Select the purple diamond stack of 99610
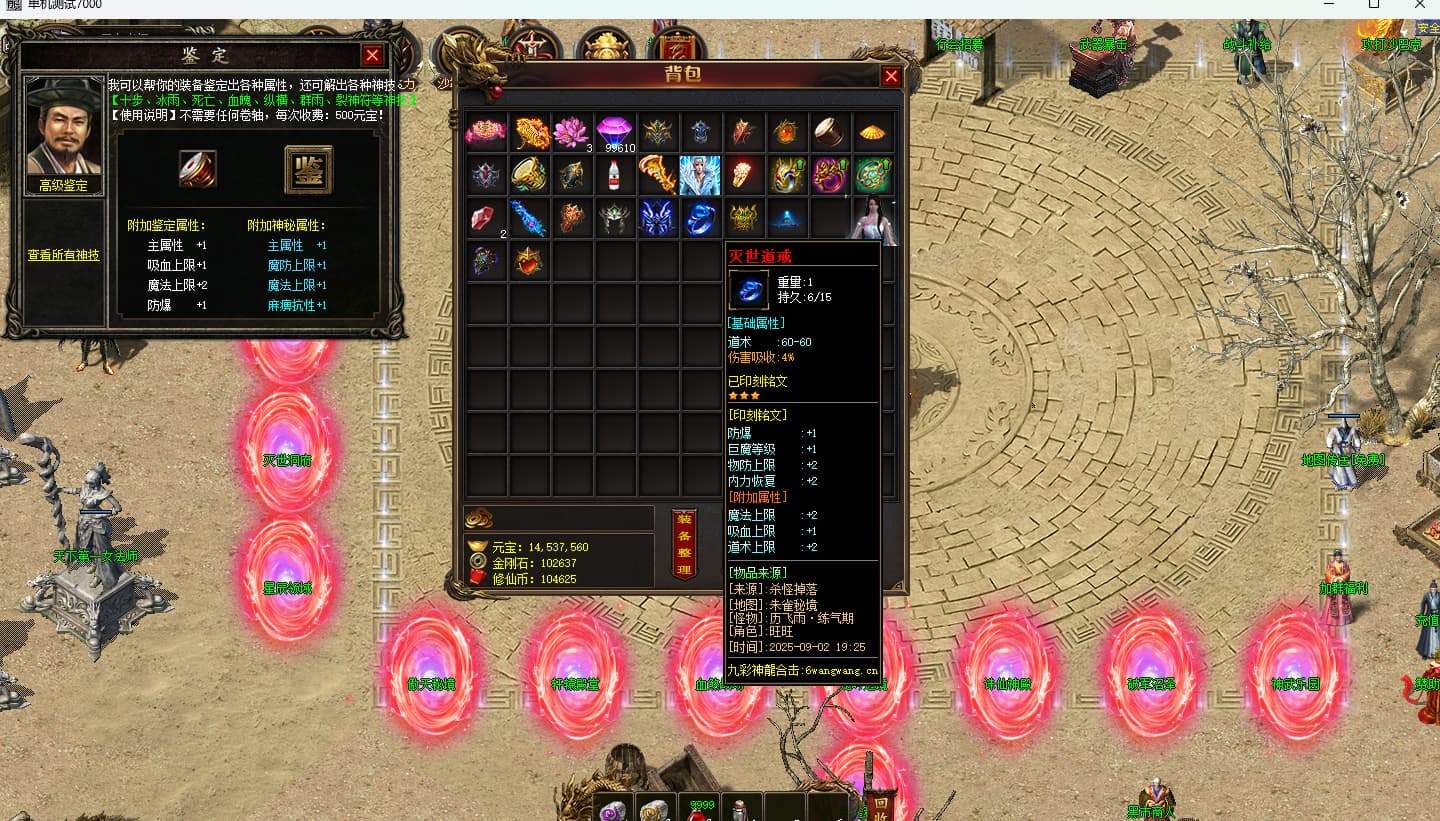 (615, 132)
